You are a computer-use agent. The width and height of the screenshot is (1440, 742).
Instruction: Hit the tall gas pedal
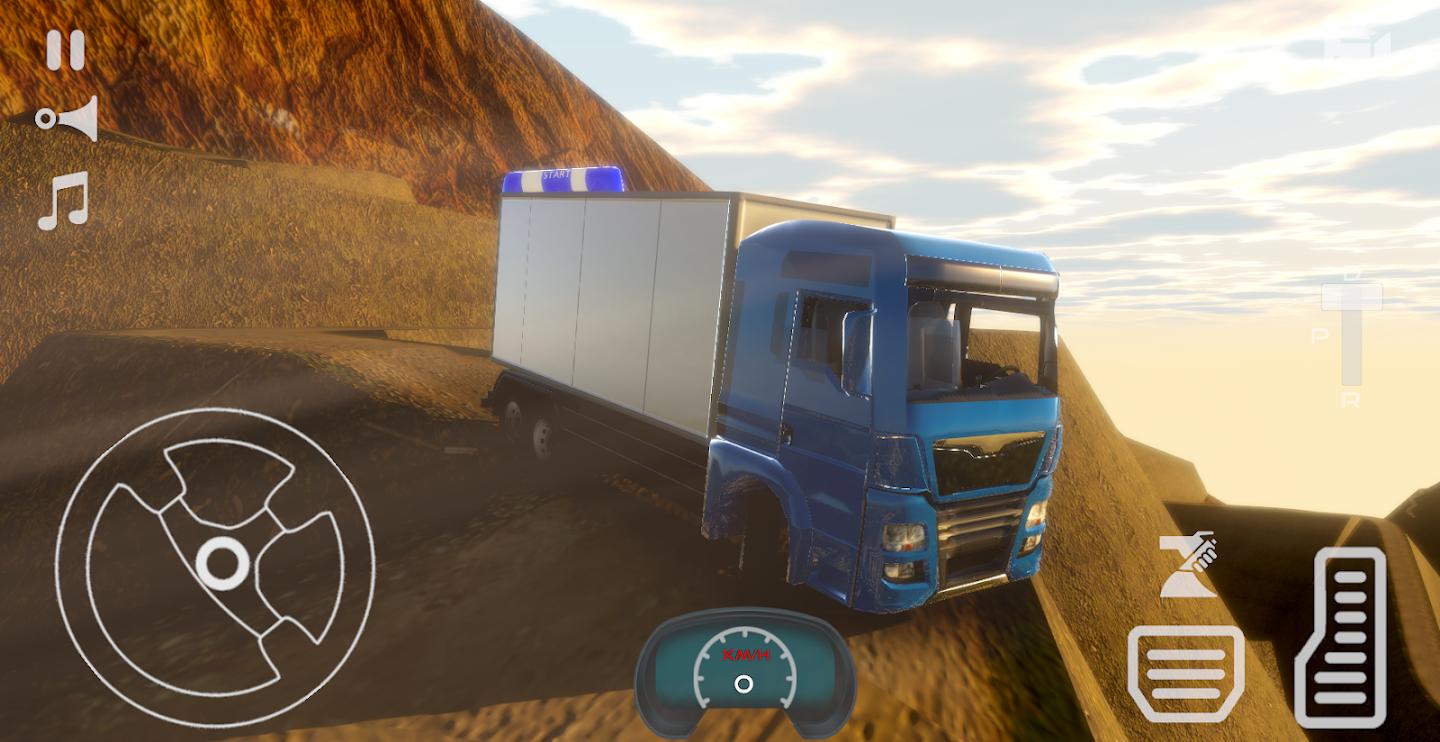[x=1340, y=637]
